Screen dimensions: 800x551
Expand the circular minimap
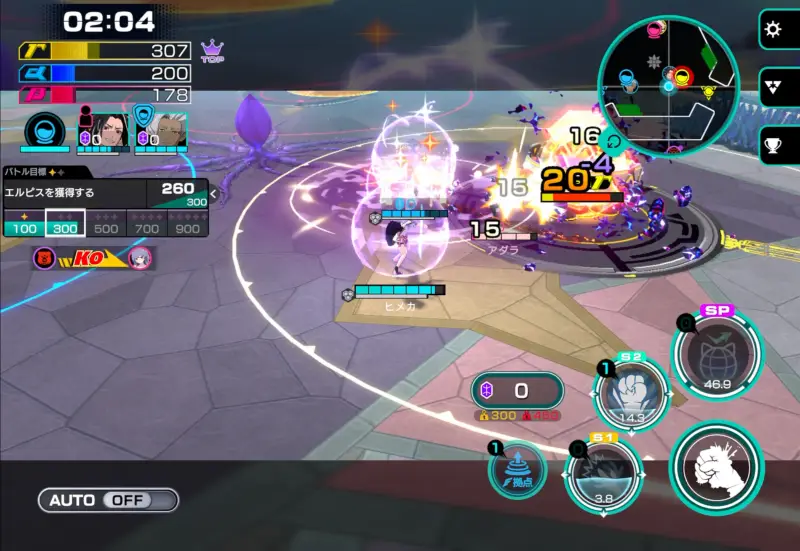[x=667, y=87]
